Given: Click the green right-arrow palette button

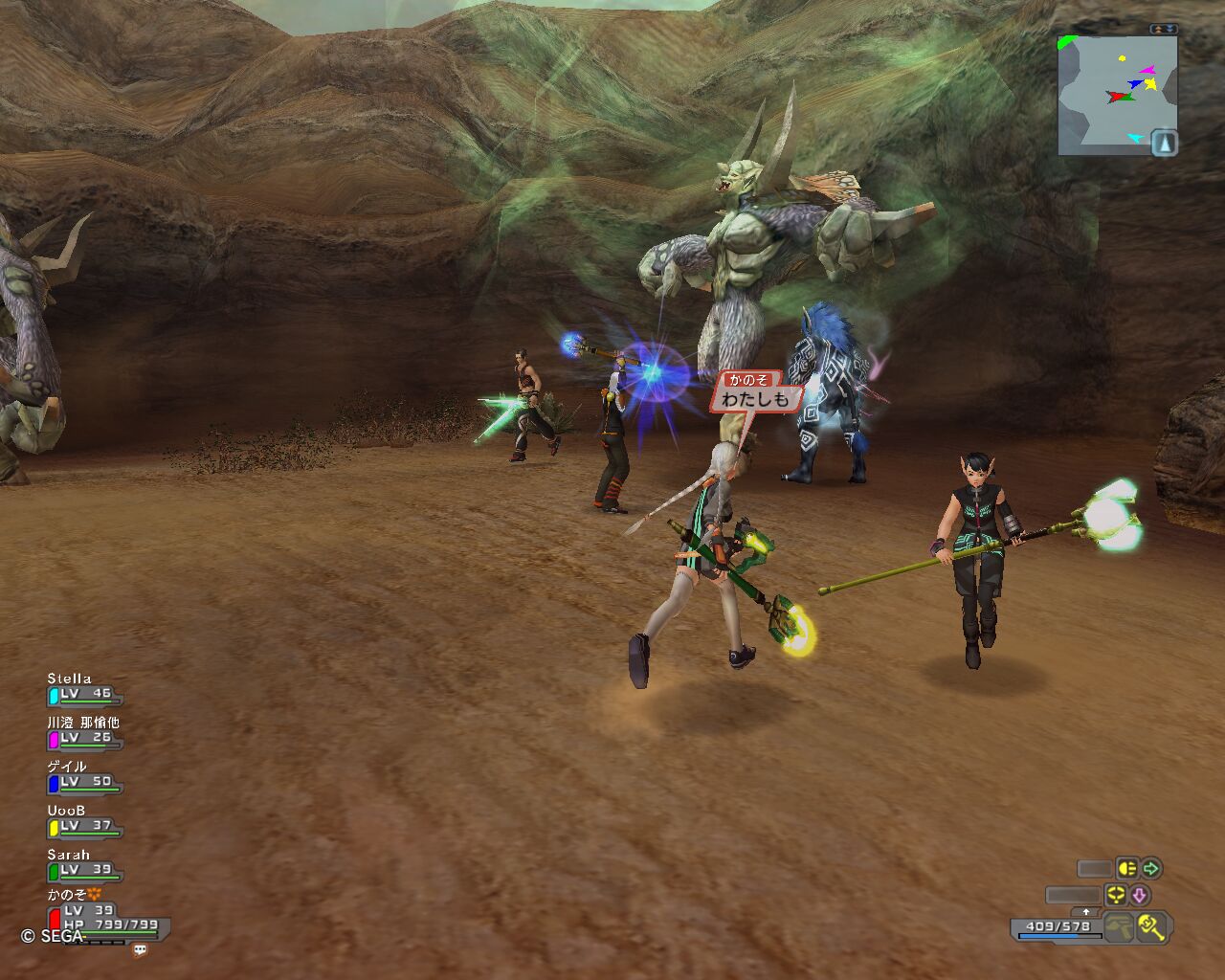Looking at the screenshot, I should [x=1151, y=869].
